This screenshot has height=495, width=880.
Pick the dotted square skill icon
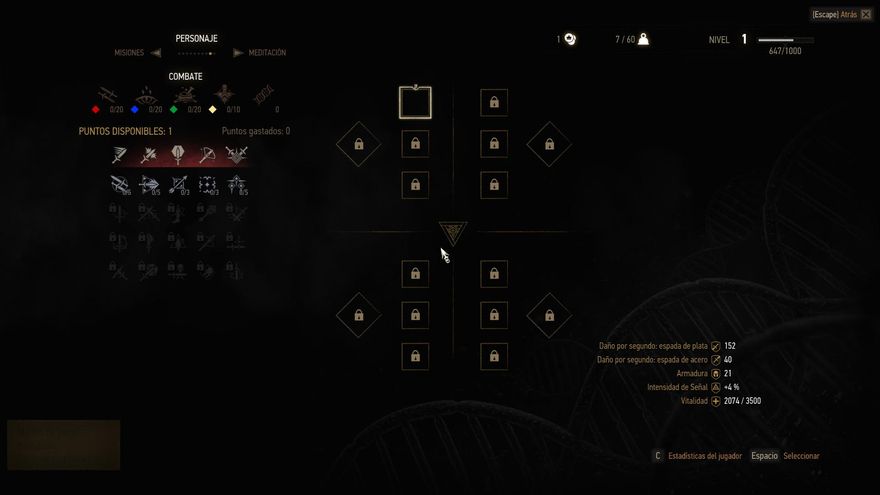pos(207,184)
